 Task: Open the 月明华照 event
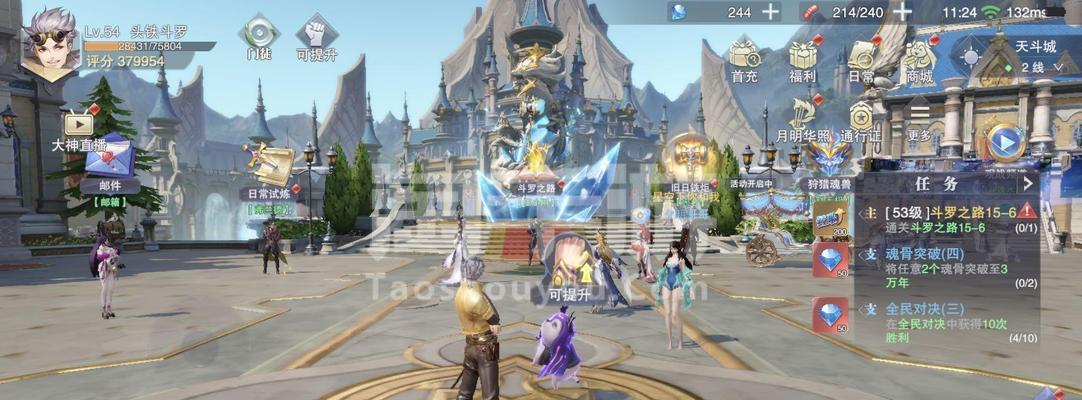[x=803, y=118]
